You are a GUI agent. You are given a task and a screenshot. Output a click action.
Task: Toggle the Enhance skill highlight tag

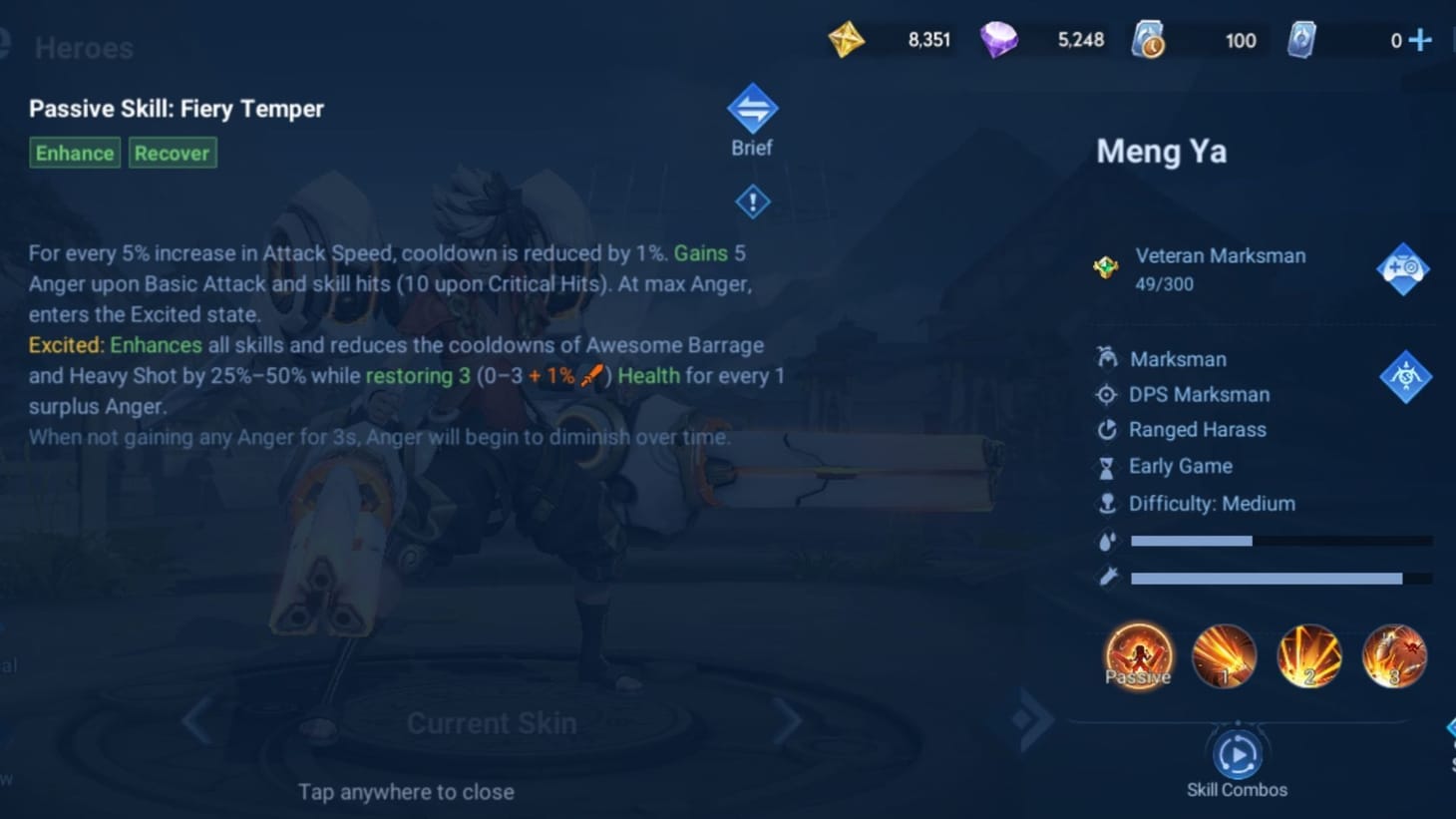pos(74,153)
